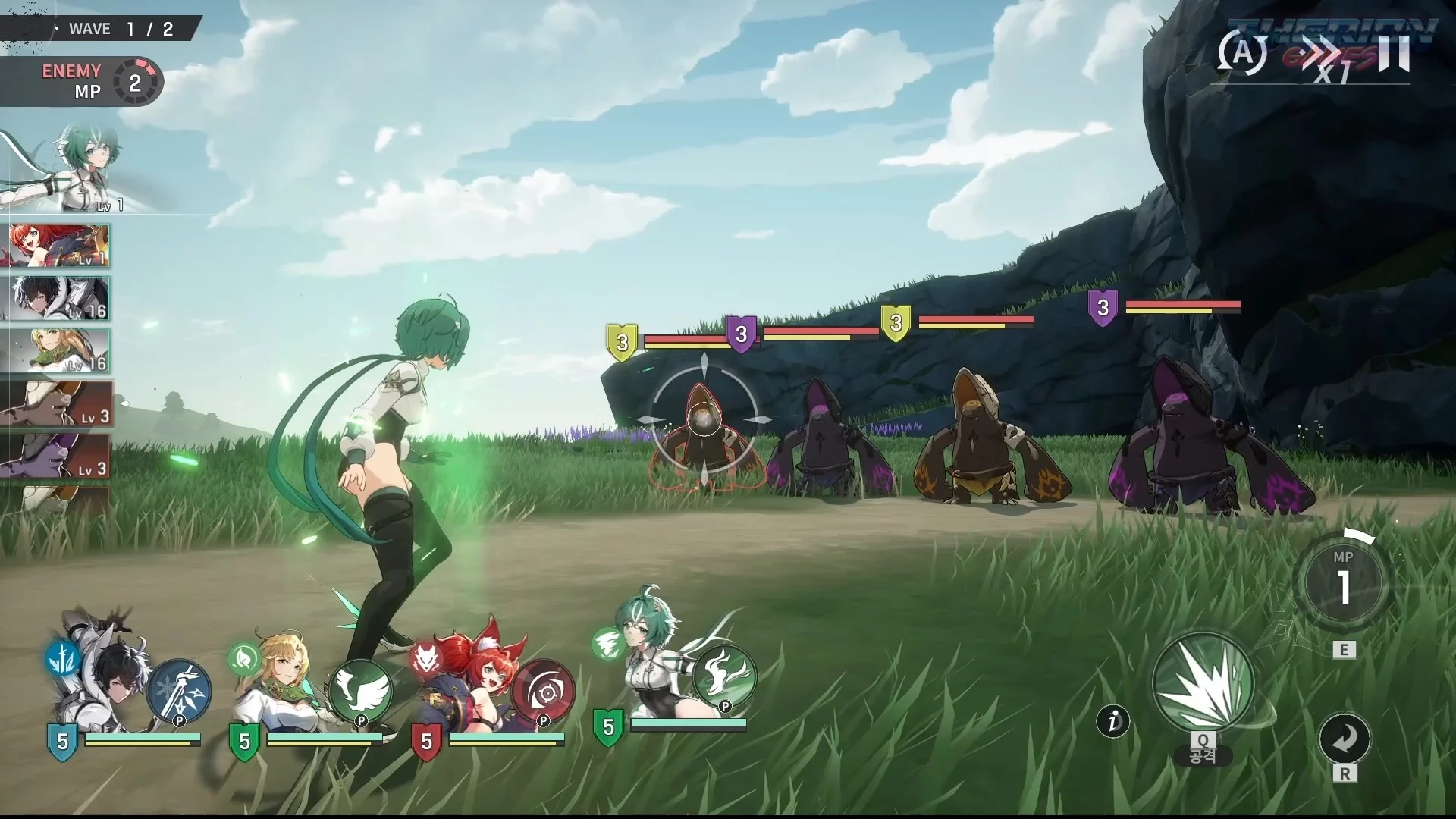The height and width of the screenshot is (819, 1456).
Task: Pause the battle
Action: [1394, 53]
